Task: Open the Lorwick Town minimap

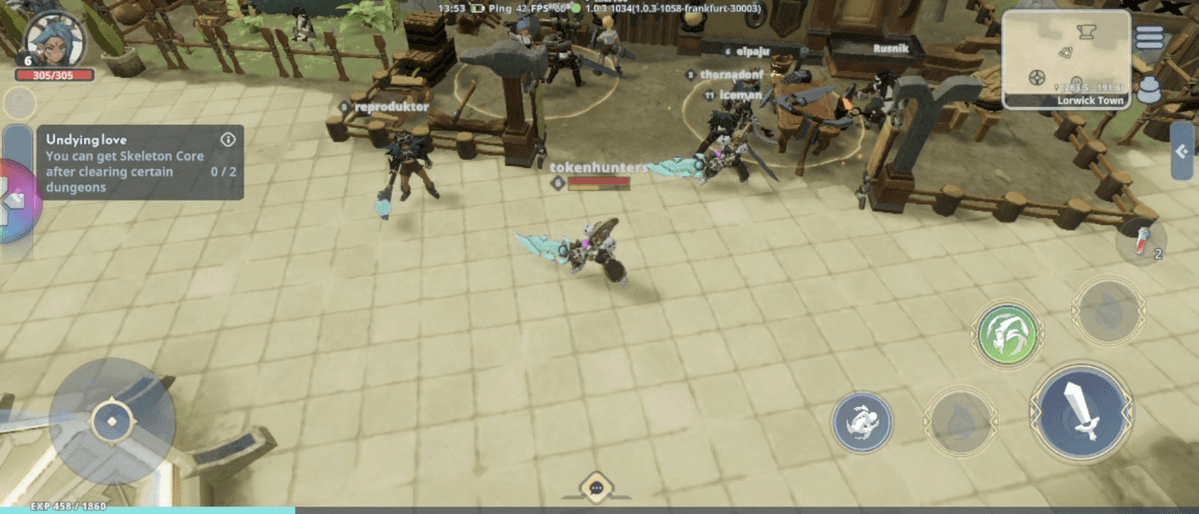Action: click(1066, 55)
